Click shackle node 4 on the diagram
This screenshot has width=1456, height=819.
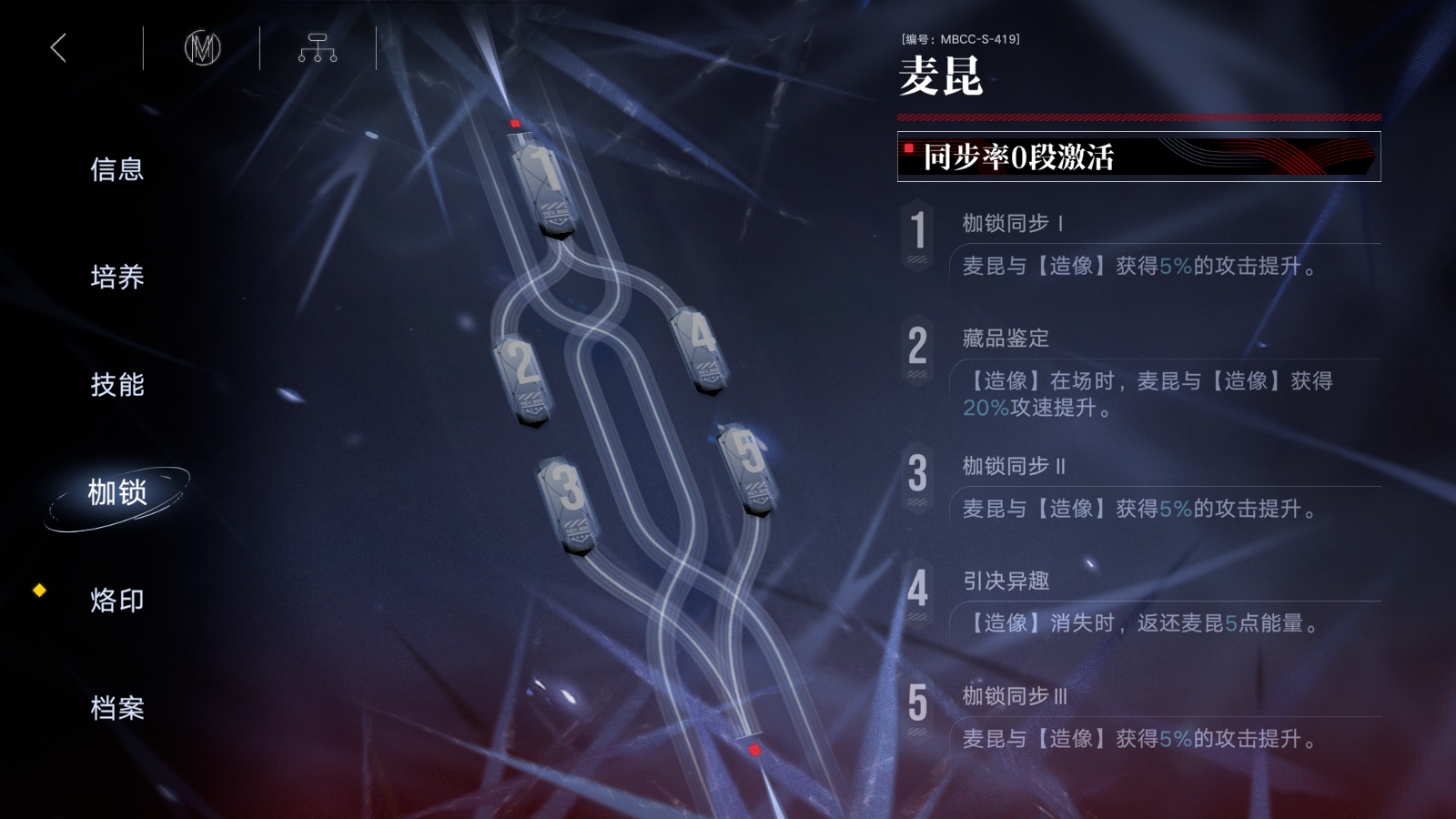click(701, 349)
